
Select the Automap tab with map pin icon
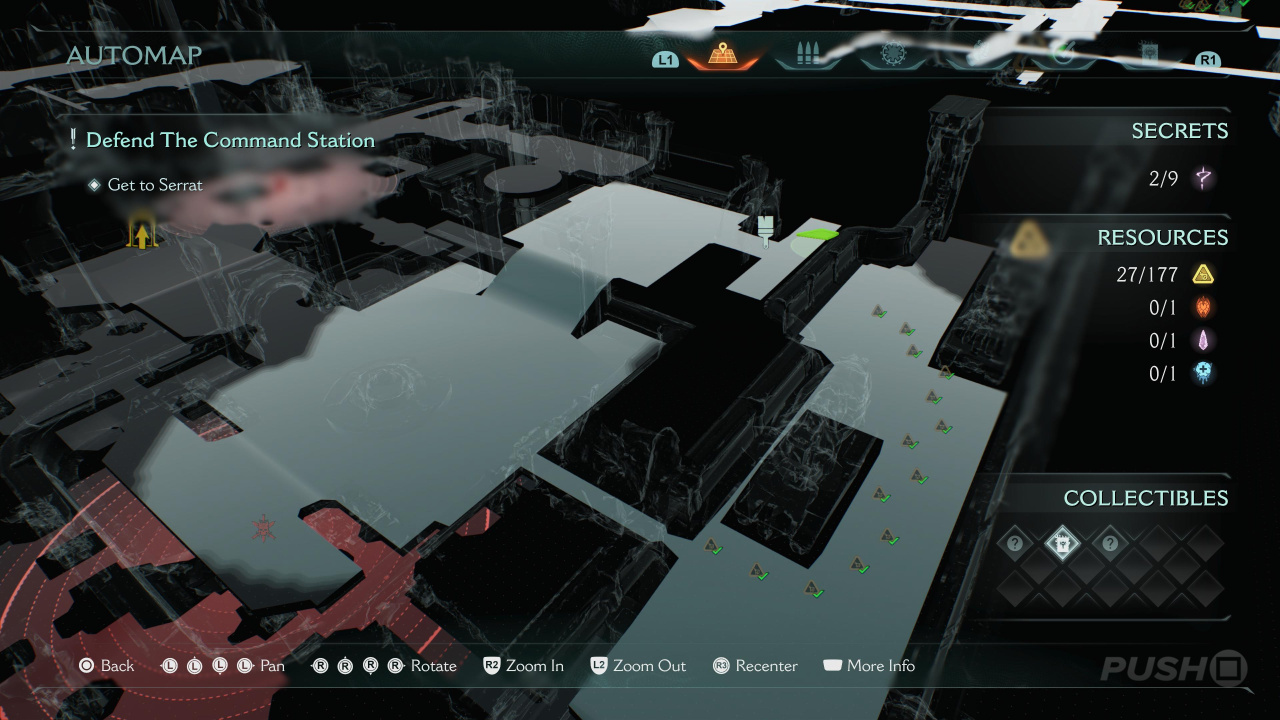click(723, 55)
